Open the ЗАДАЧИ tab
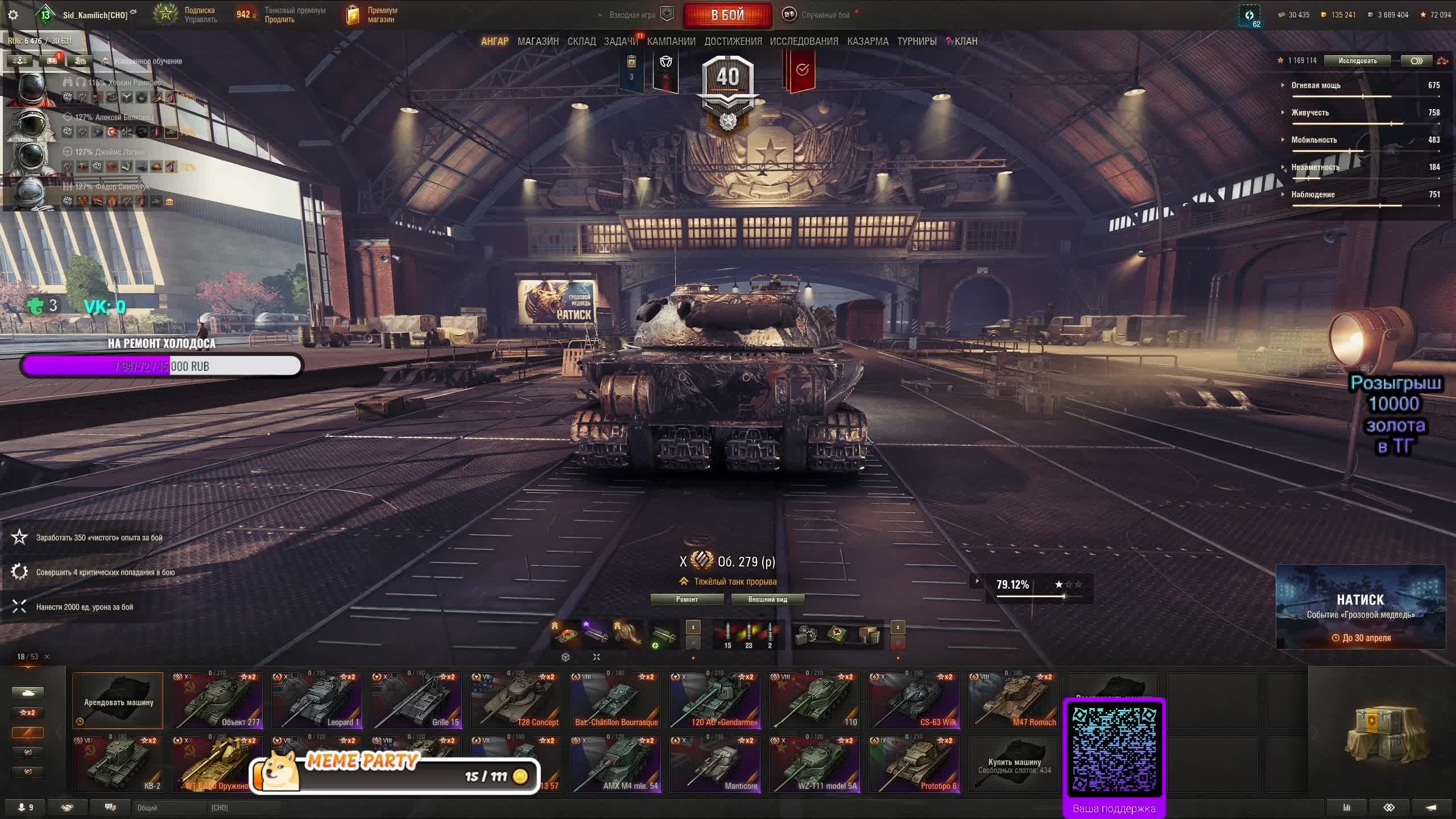Image resolution: width=1456 pixels, height=819 pixels. pos(621,42)
